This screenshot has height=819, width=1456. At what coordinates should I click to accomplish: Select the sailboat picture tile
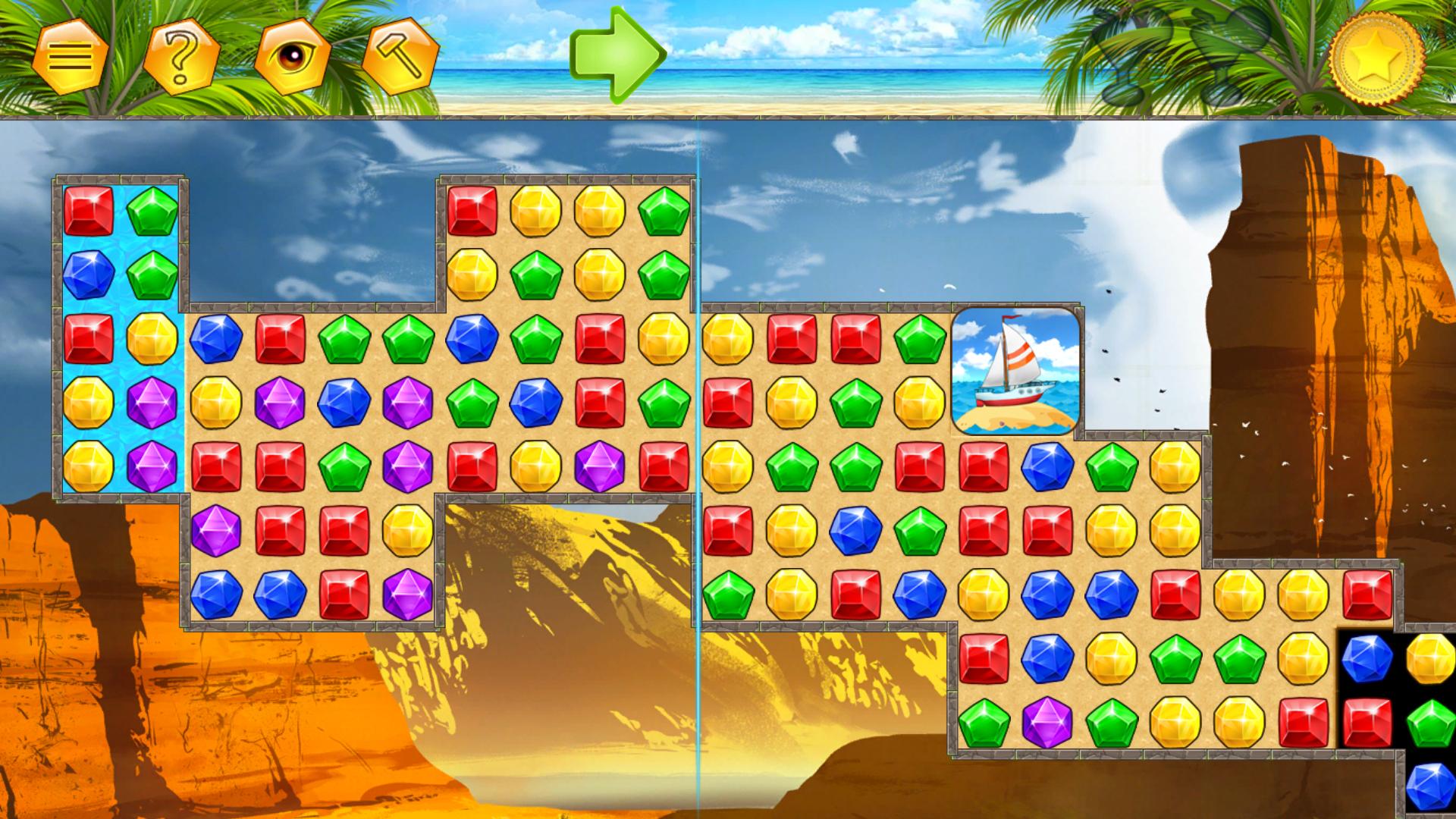(x=1016, y=370)
